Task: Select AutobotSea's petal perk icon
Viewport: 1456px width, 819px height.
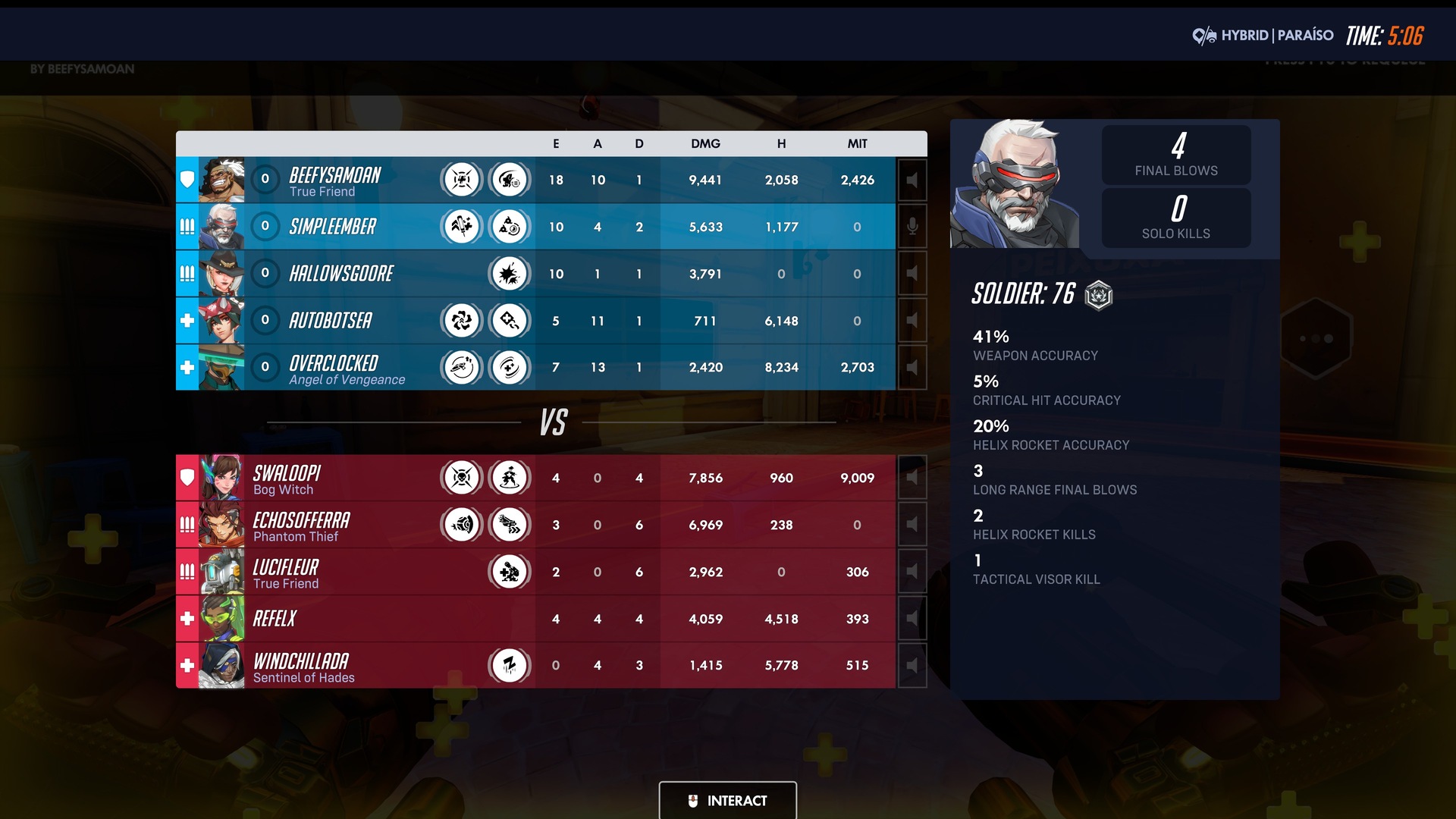Action: pyautogui.click(x=461, y=320)
